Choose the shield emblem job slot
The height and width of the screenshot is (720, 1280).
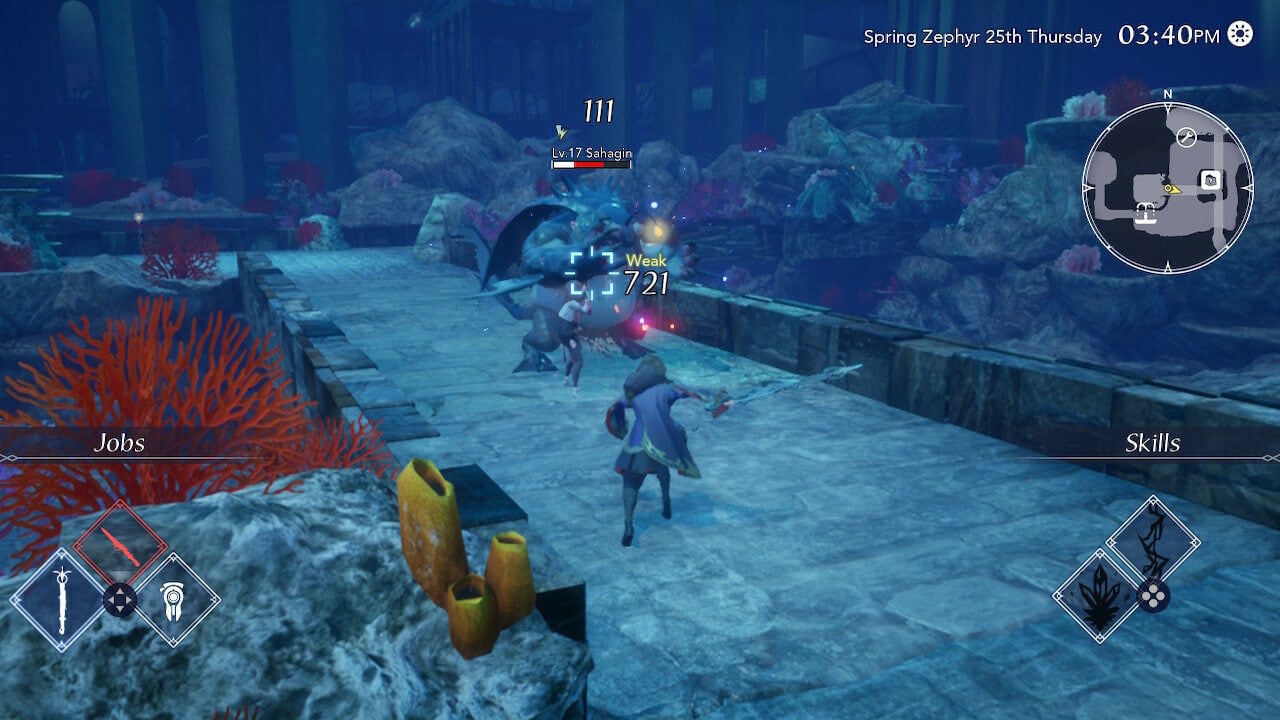(x=177, y=600)
